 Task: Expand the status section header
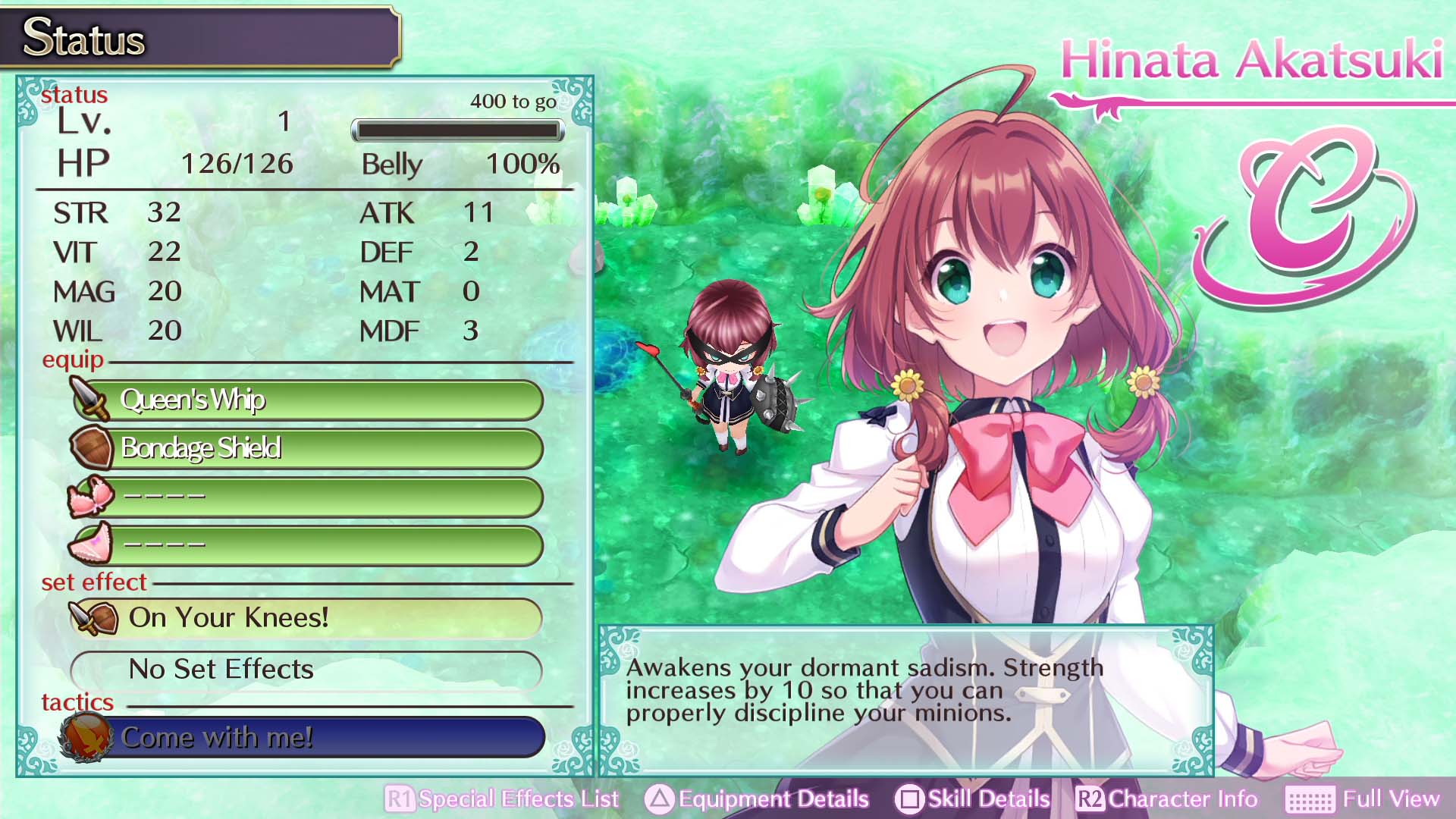click(75, 94)
